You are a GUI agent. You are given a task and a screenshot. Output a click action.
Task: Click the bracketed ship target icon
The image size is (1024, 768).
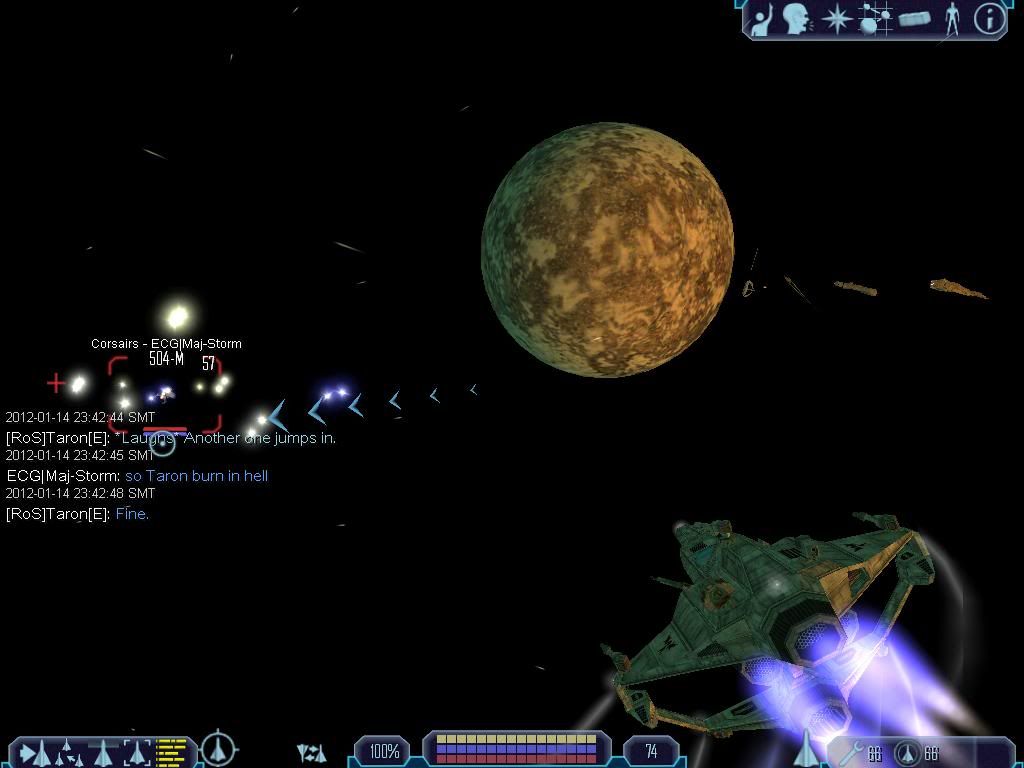pos(137,751)
